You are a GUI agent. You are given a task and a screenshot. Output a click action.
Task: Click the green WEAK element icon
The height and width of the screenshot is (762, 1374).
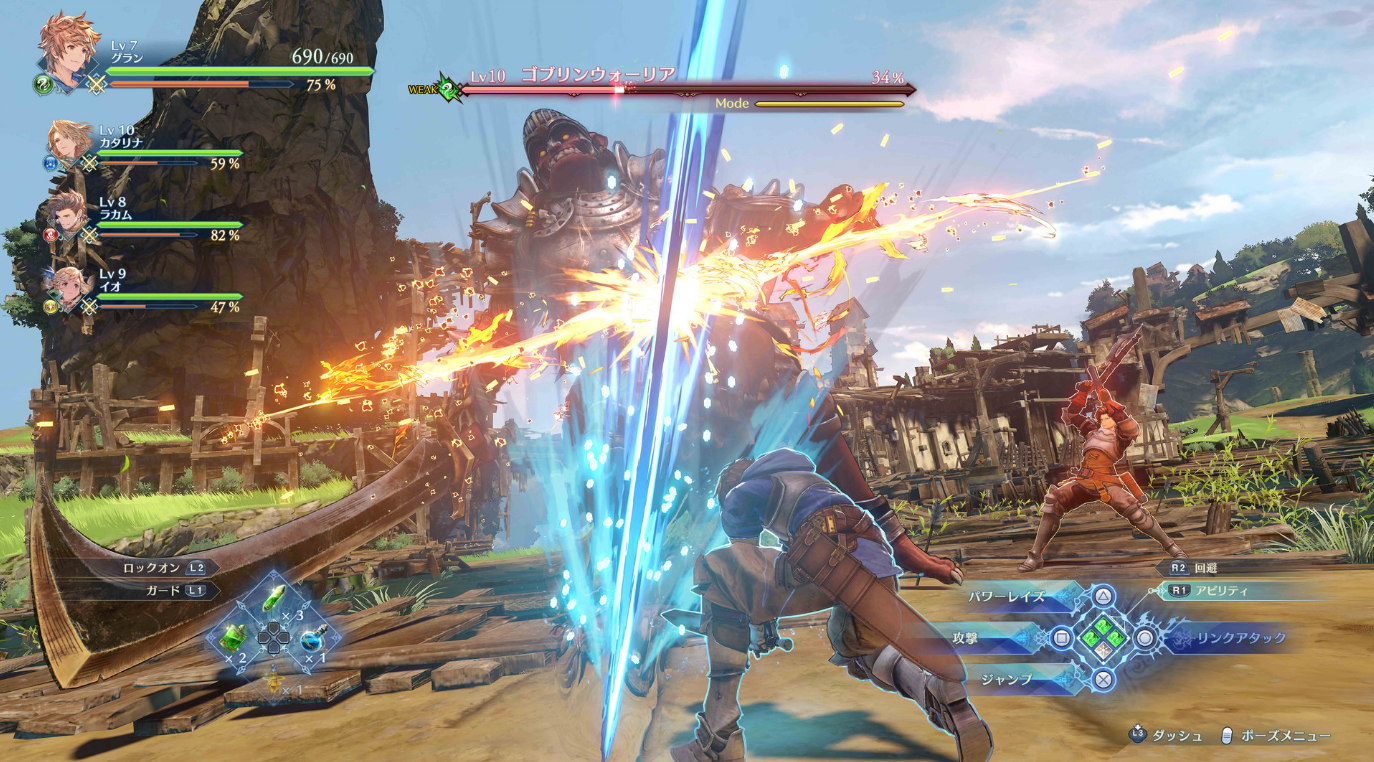click(x=449, y=89)
